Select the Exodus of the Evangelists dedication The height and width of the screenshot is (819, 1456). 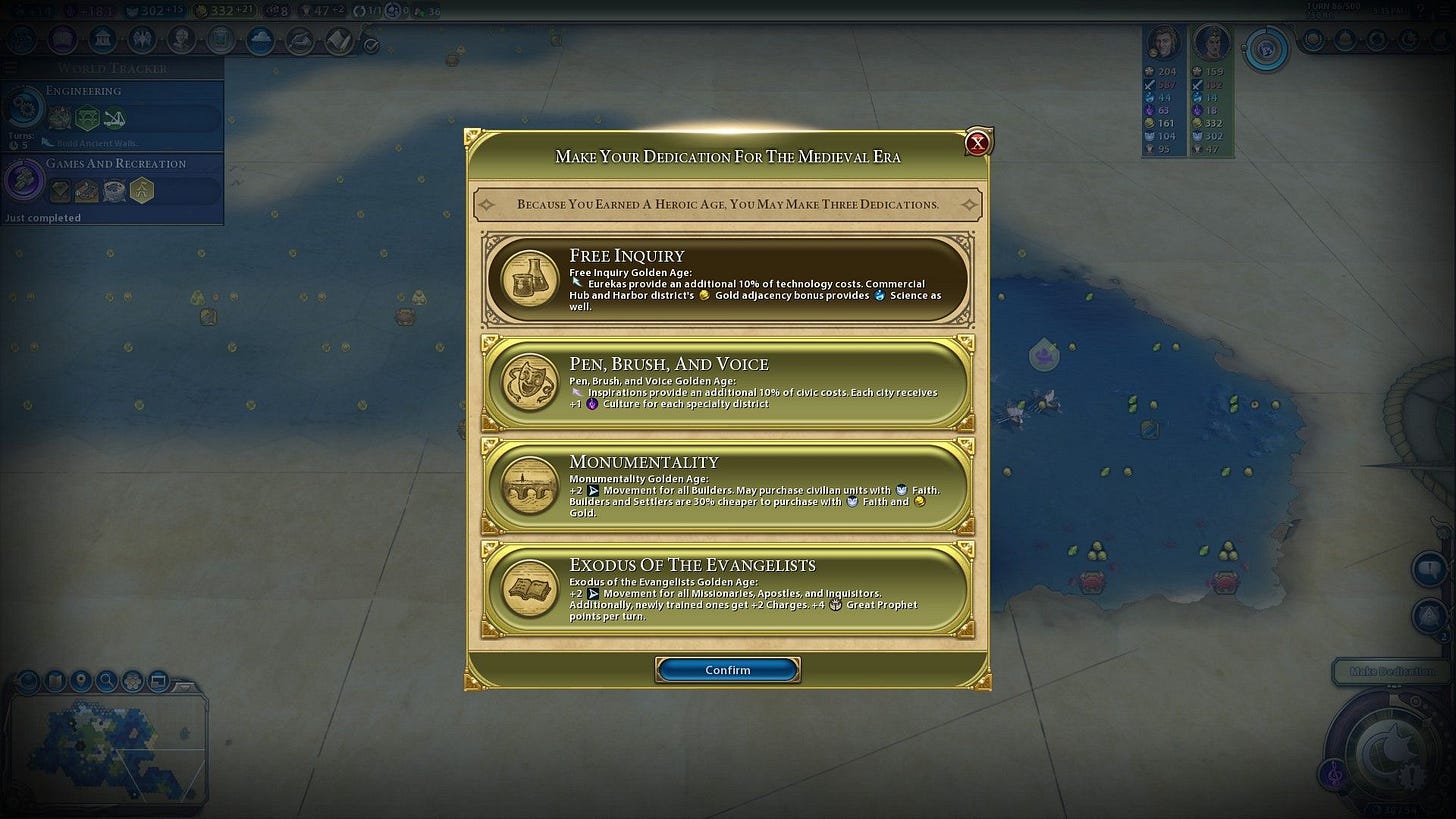727,590
